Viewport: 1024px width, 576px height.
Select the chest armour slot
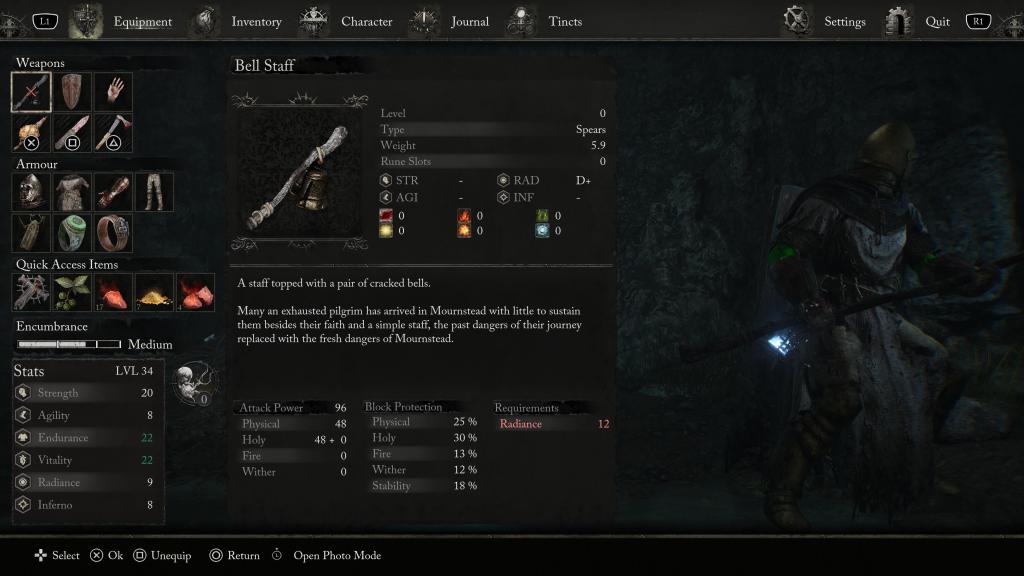[72, 192]
